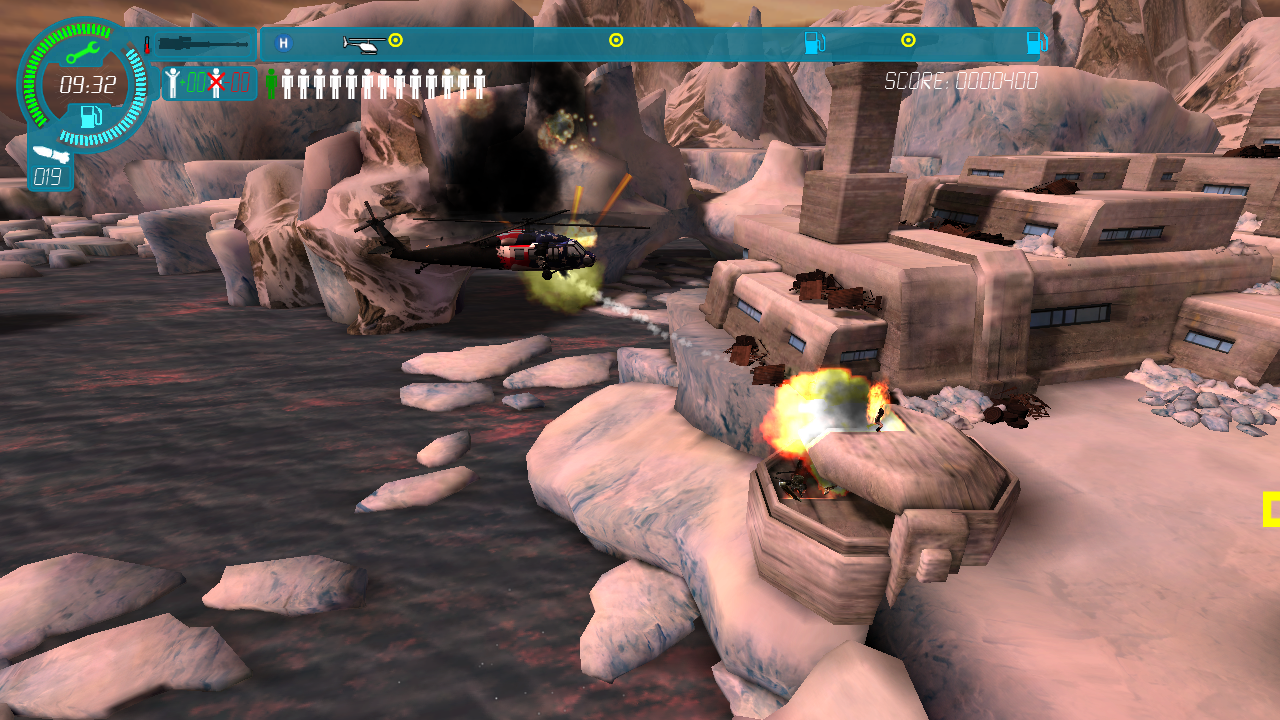This screenshot has height=720, width=1280.
Task: Click the 09:32 mission timer
Action: (89, 83)
